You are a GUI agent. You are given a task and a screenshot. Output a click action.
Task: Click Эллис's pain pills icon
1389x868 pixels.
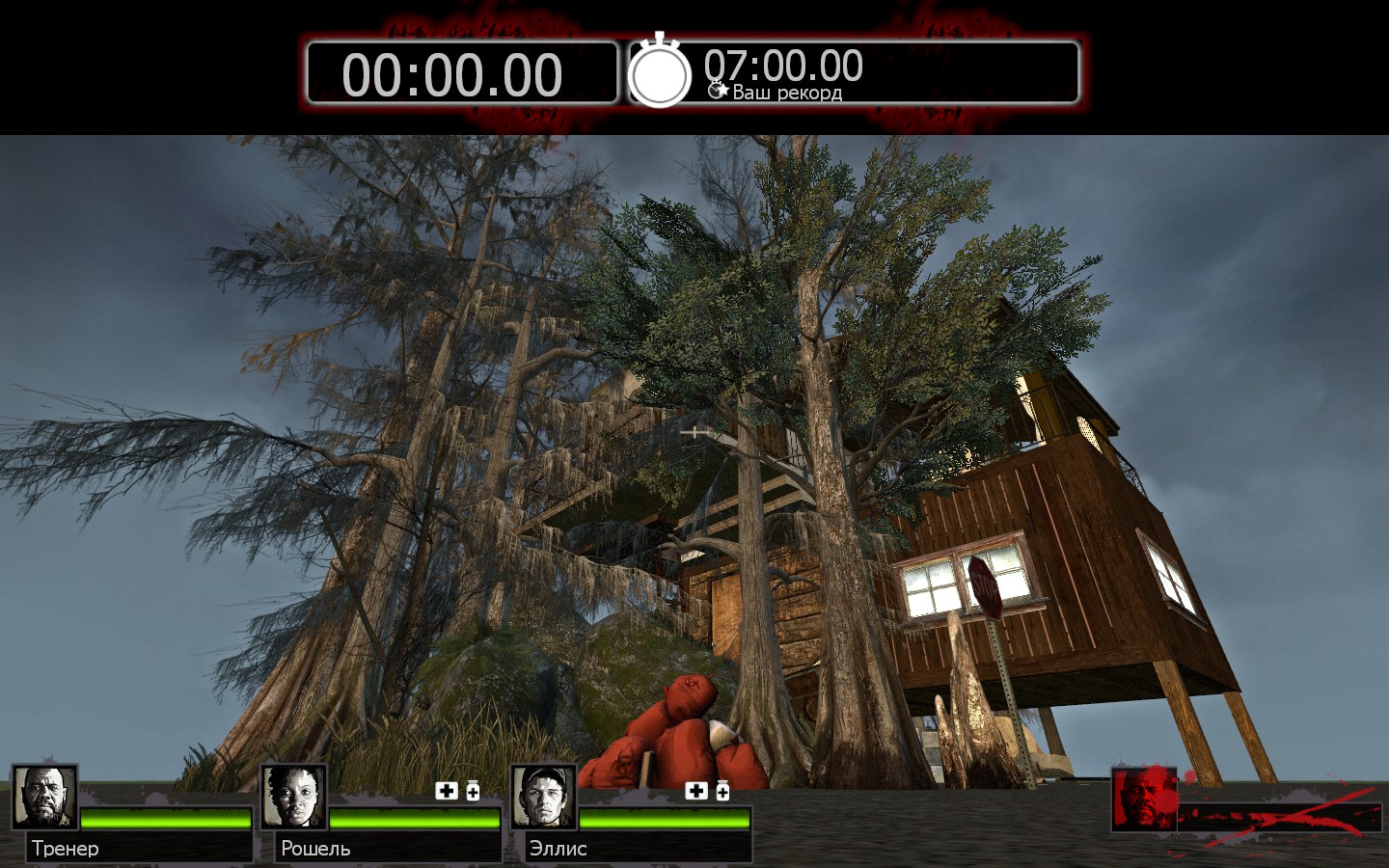[722, 791]
